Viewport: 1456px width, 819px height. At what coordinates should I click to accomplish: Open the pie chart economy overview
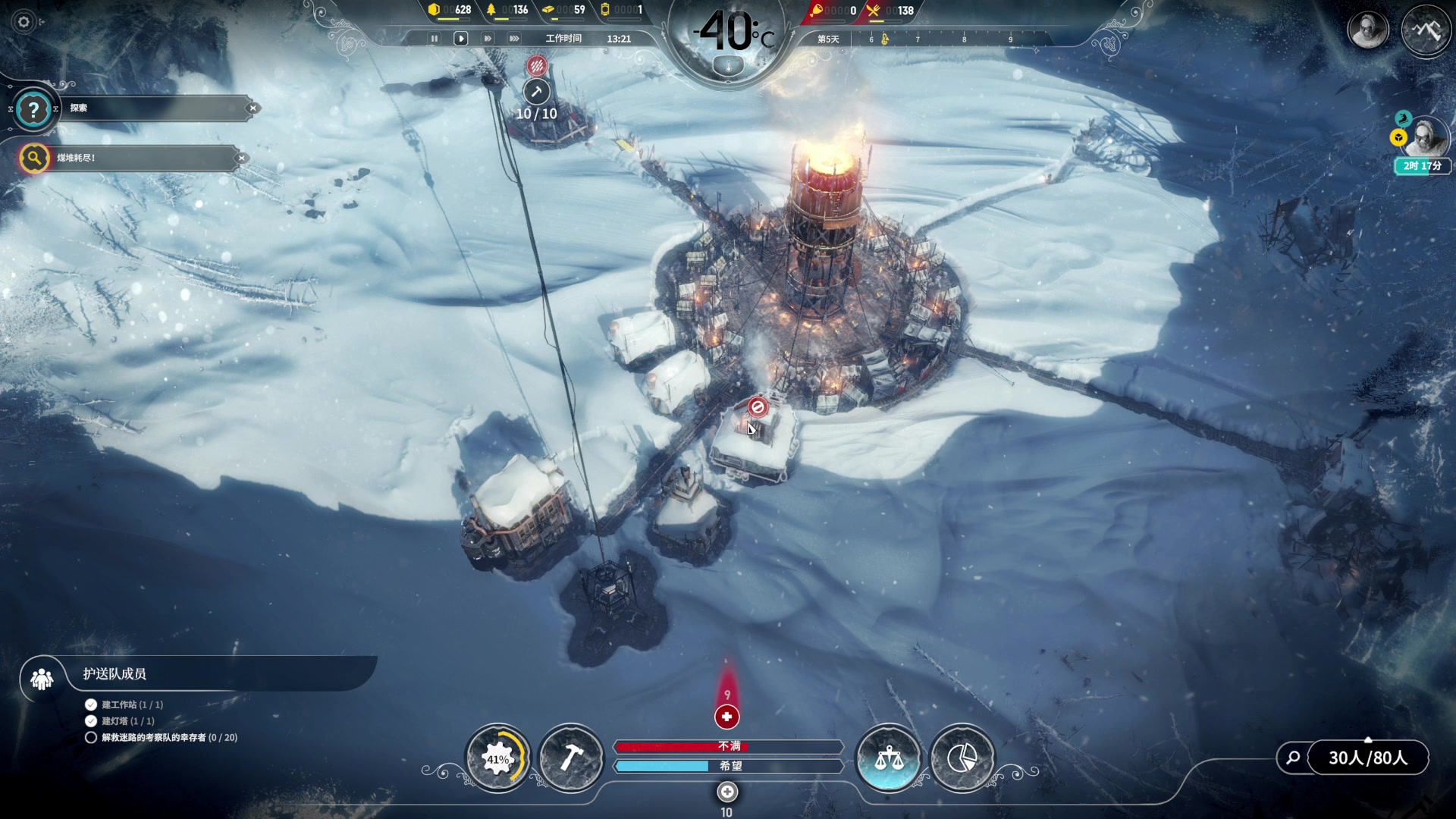pyautogui.click(x=962, y=758)
